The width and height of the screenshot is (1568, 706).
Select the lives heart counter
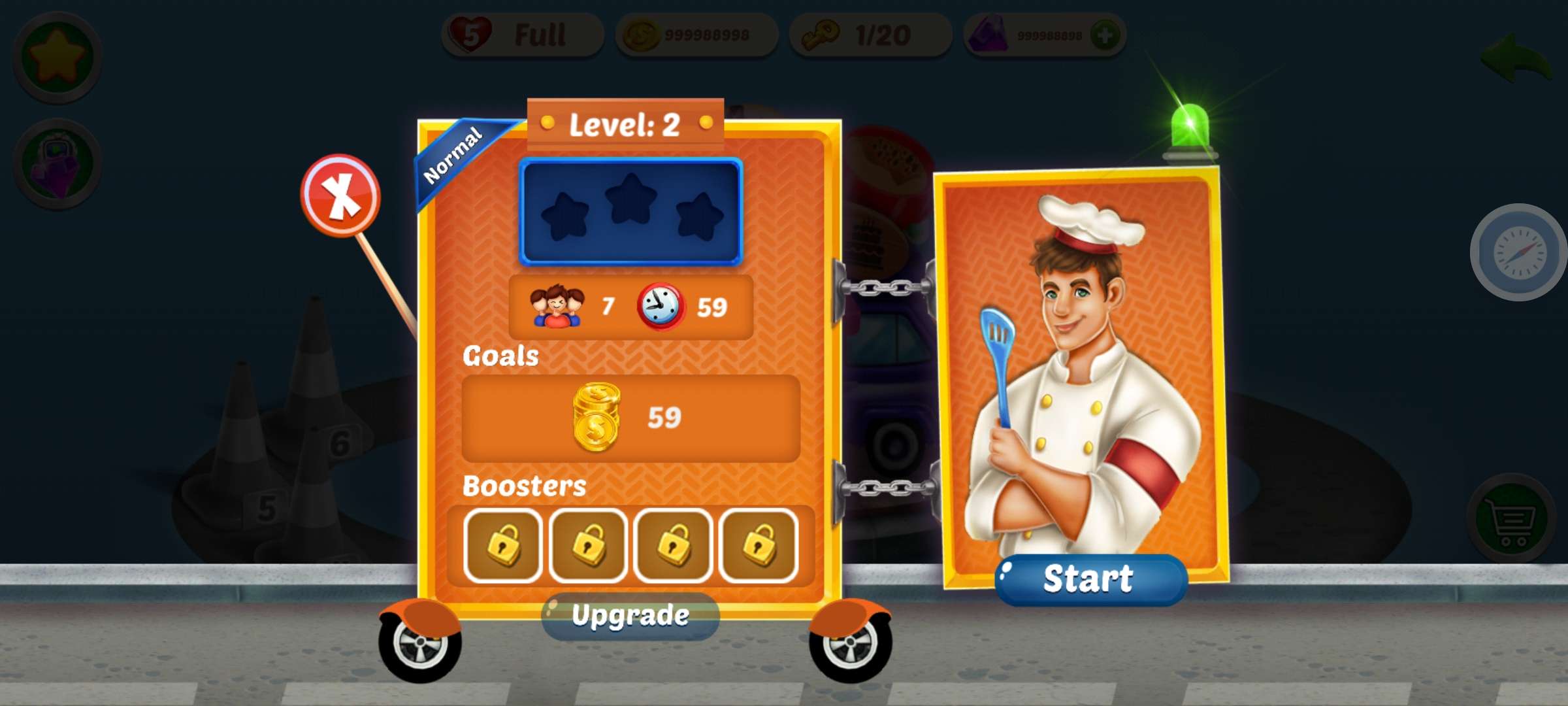[x=523, y=35]
